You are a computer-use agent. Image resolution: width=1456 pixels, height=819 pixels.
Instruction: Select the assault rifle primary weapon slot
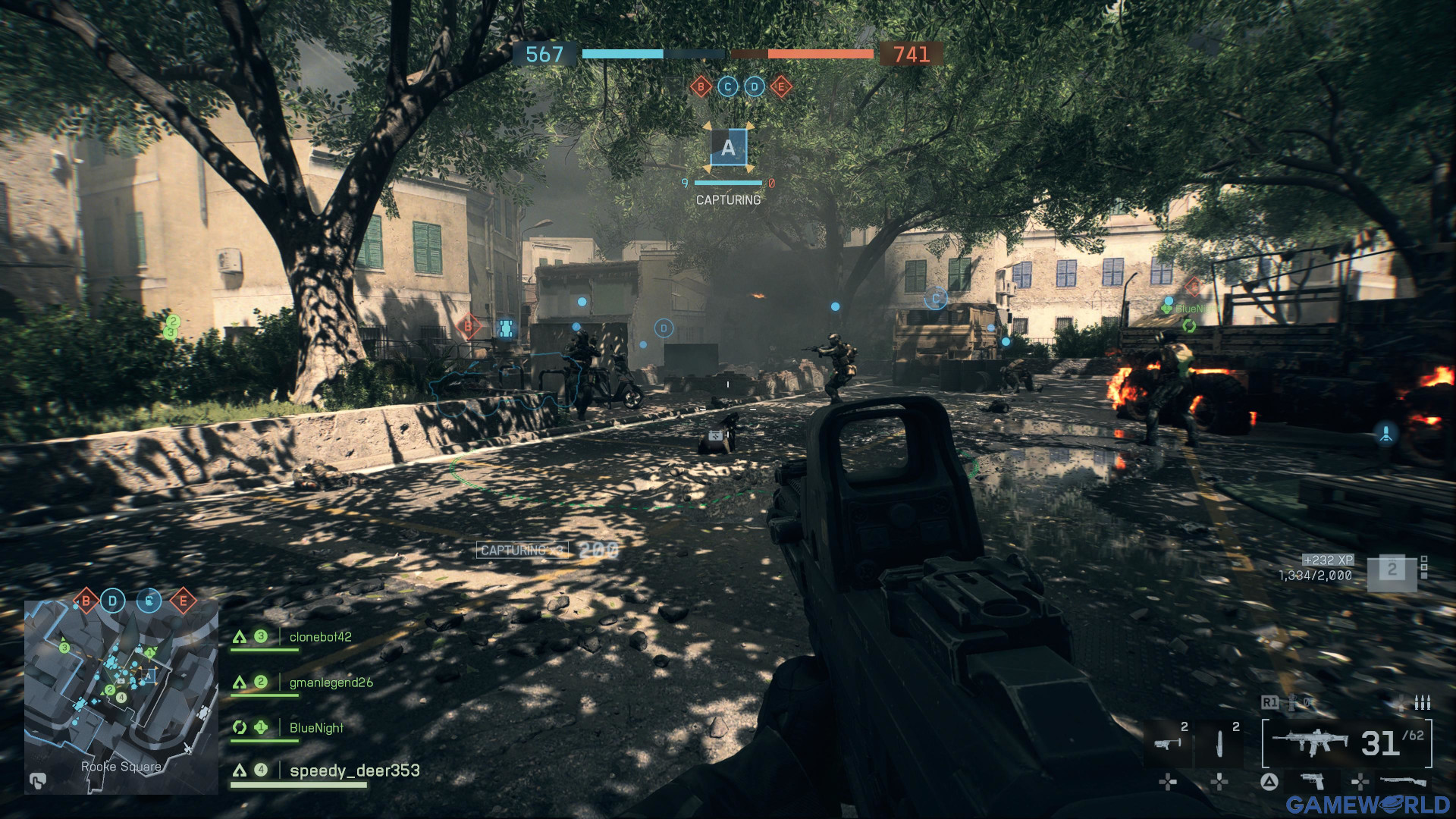(x=1310, y=742)
